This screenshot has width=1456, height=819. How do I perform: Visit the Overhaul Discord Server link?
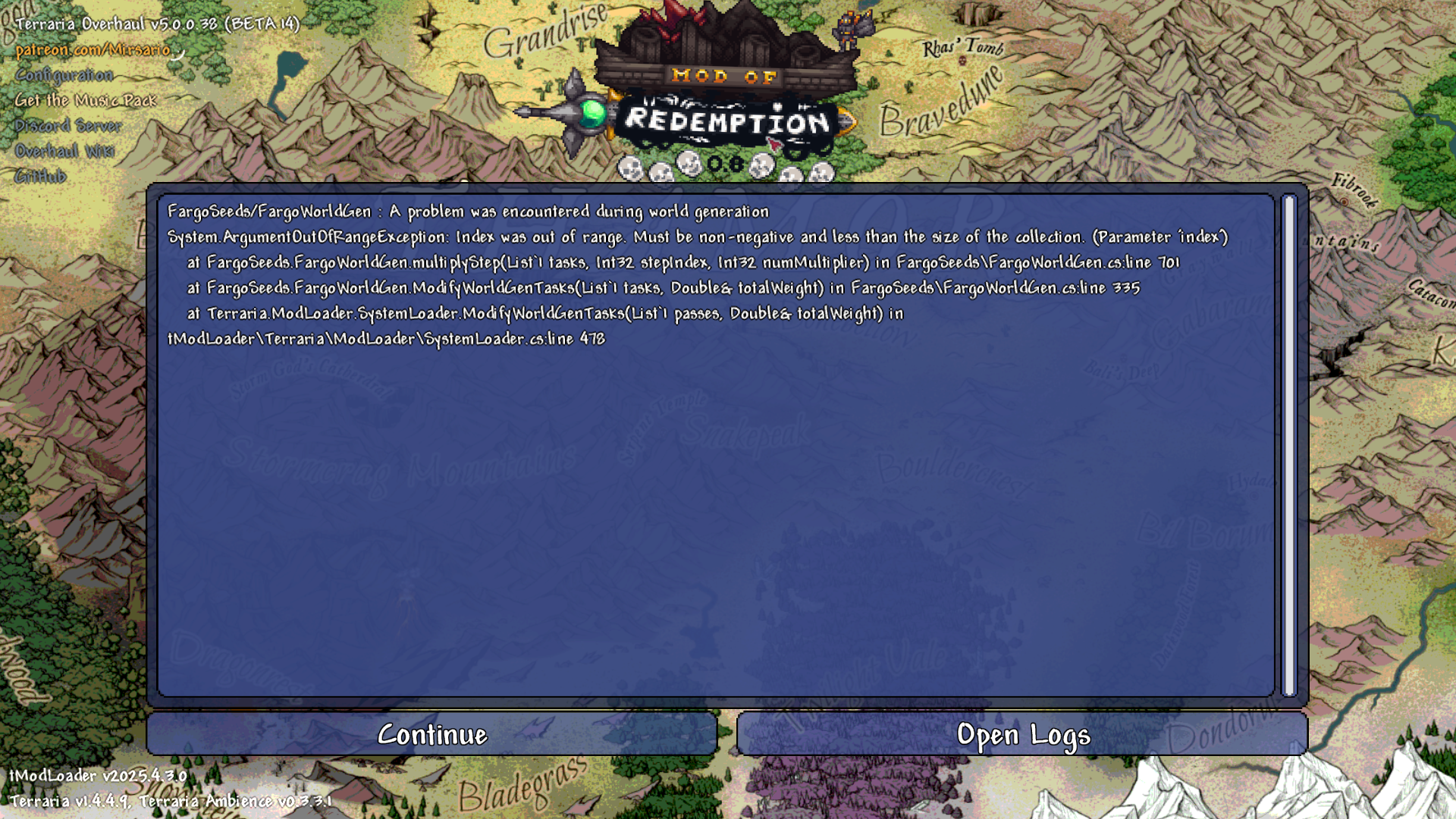click(x=68, y=126)
